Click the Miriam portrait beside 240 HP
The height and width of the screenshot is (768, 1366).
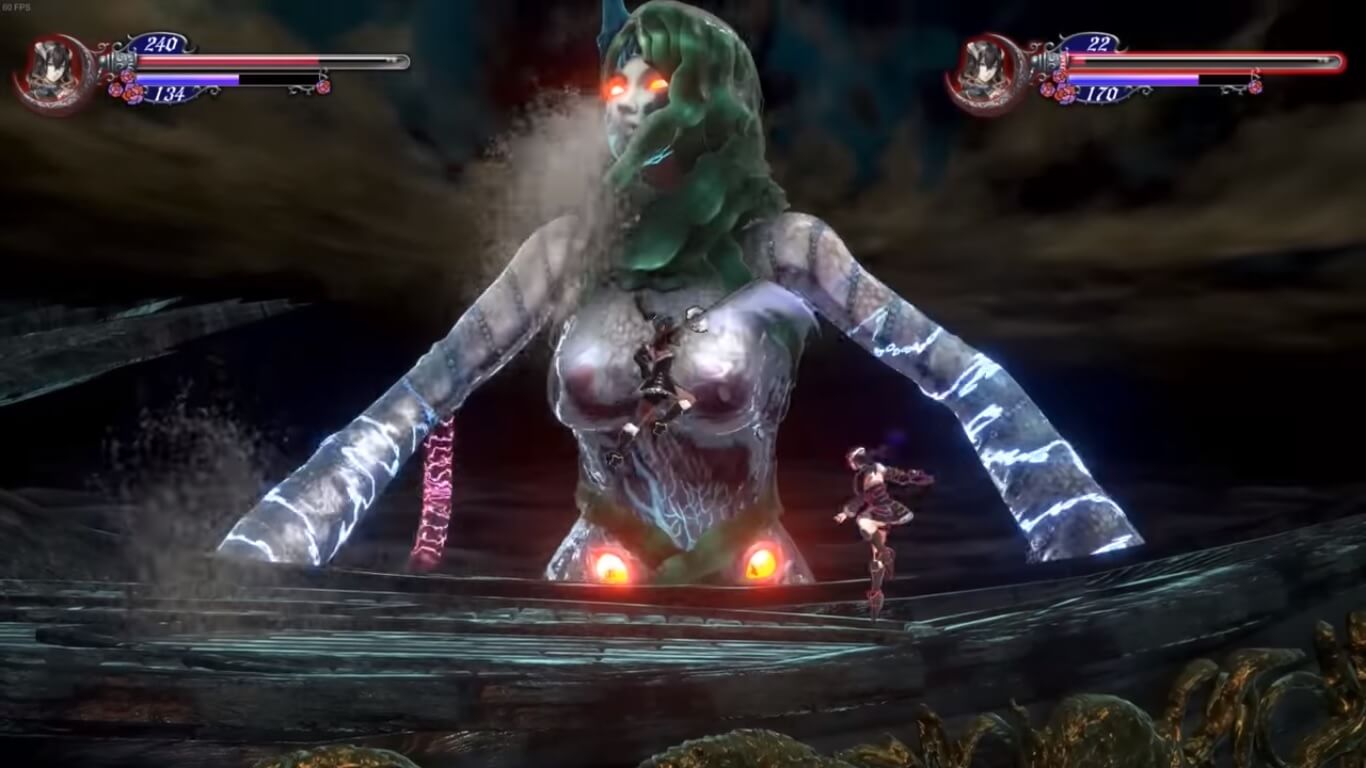coord(50,74)
